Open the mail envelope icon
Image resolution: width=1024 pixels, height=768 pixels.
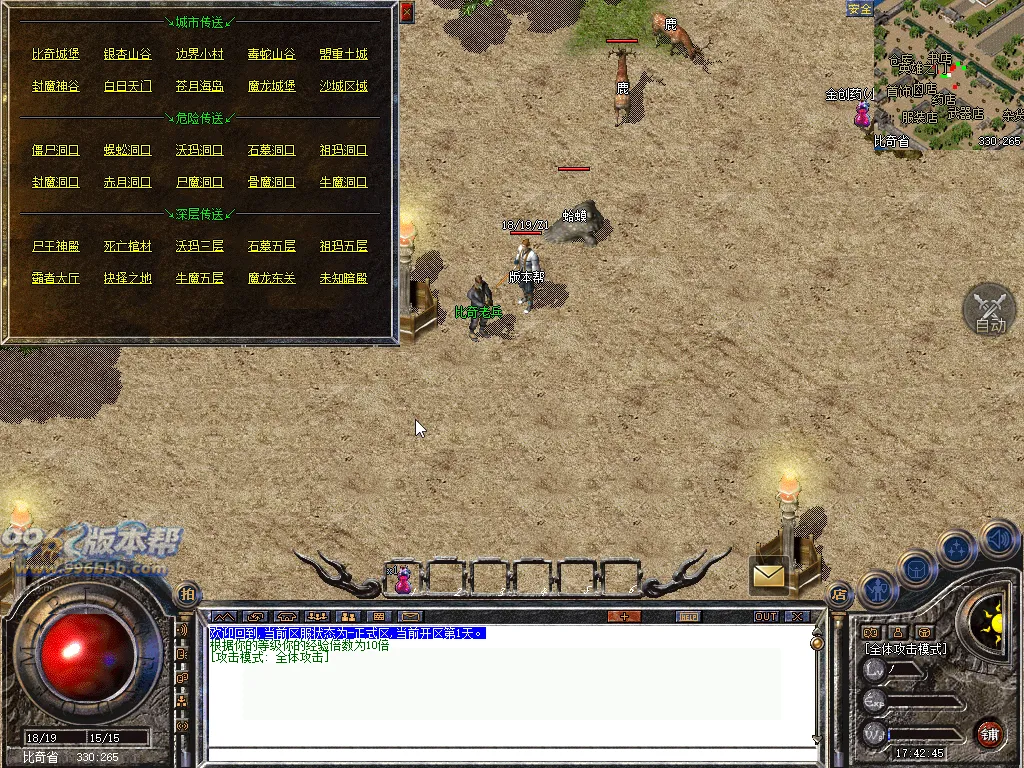coord(770,574)
